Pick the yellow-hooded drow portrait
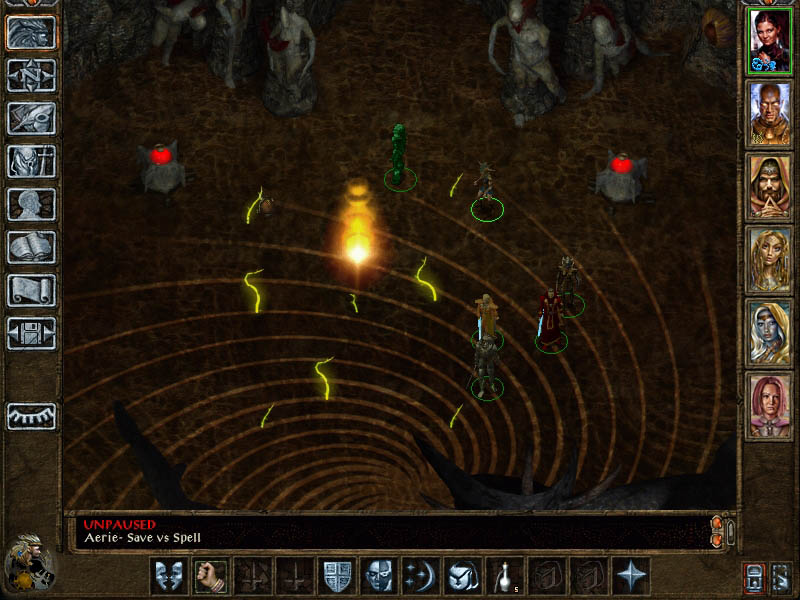 pyautogui.click(x=770, y=333)
